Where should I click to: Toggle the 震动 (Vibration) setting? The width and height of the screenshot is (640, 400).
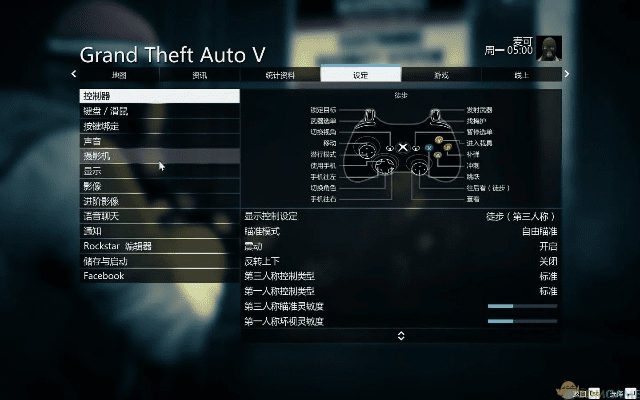[400, 246]
